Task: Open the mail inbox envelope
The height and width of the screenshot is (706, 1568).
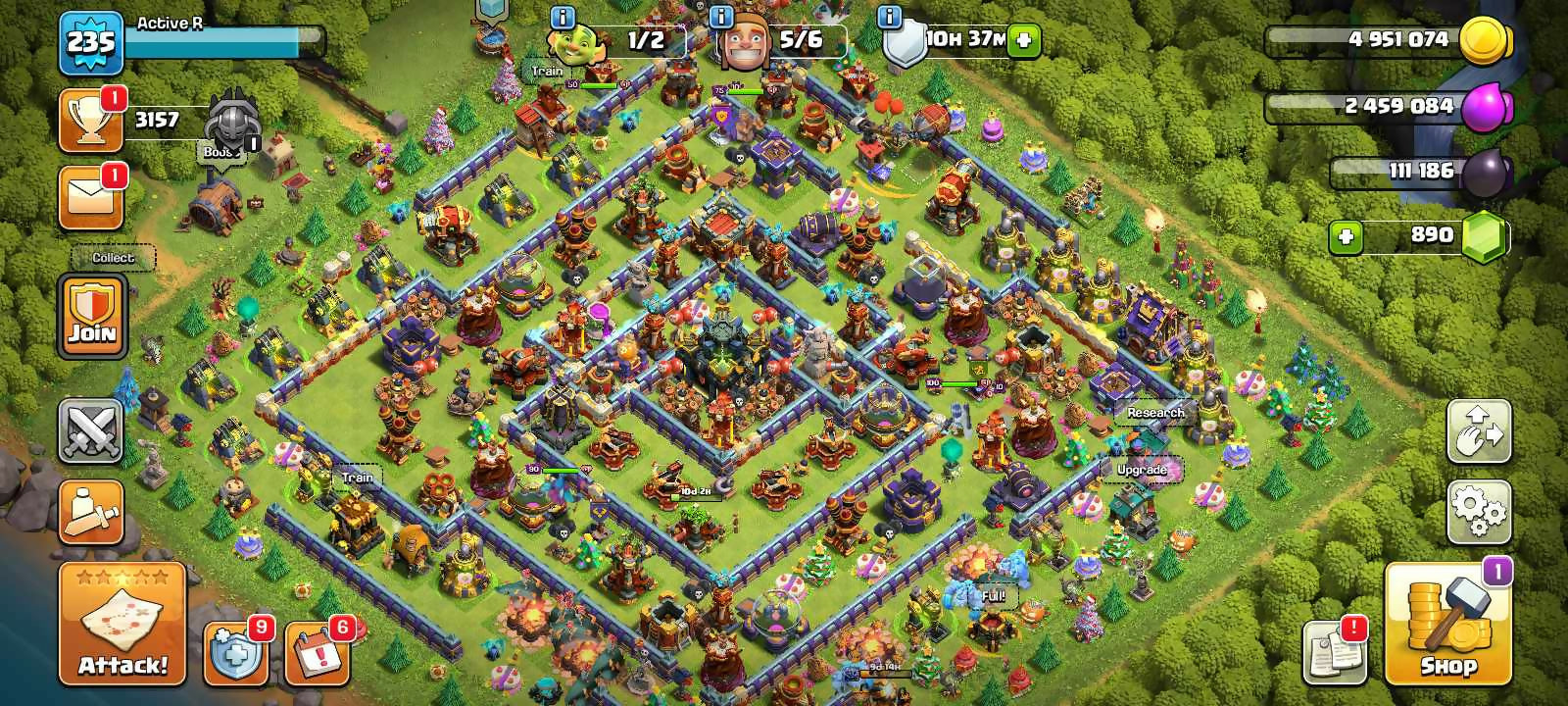Action: 91,197
